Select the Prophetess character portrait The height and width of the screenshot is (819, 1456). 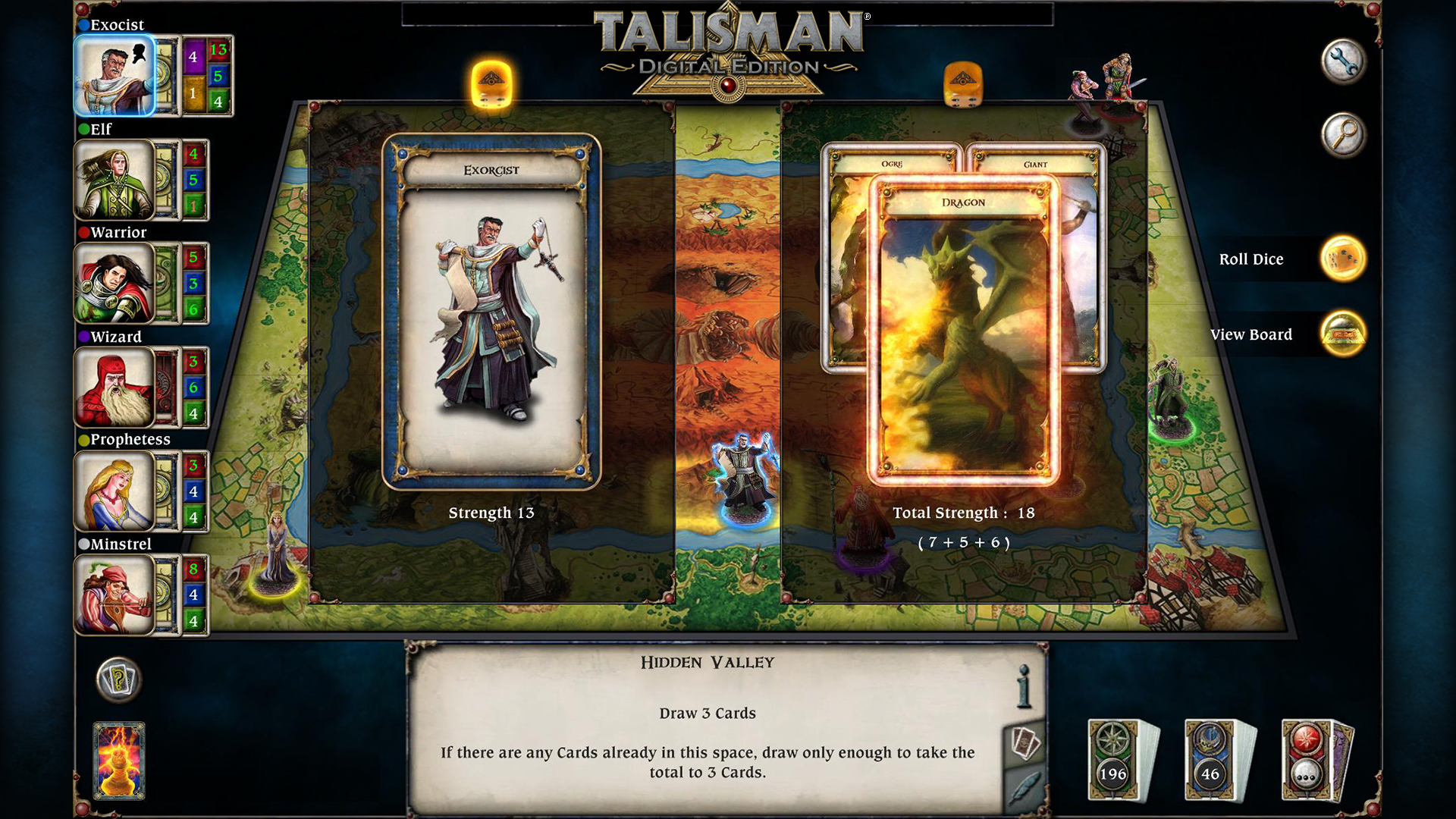114,491
